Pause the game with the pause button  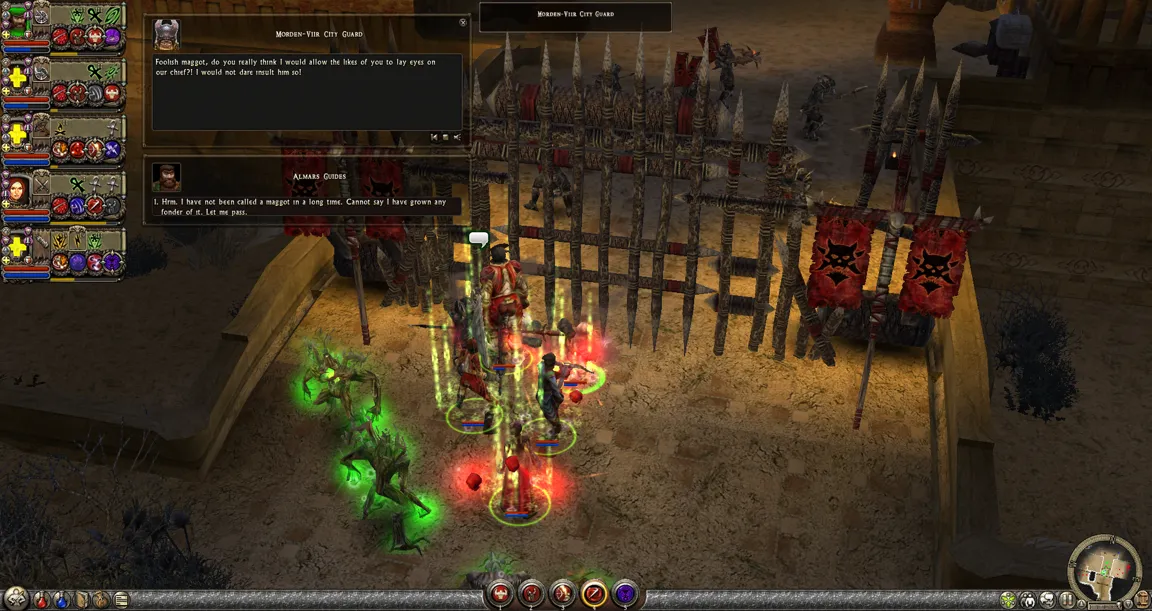1069,600
